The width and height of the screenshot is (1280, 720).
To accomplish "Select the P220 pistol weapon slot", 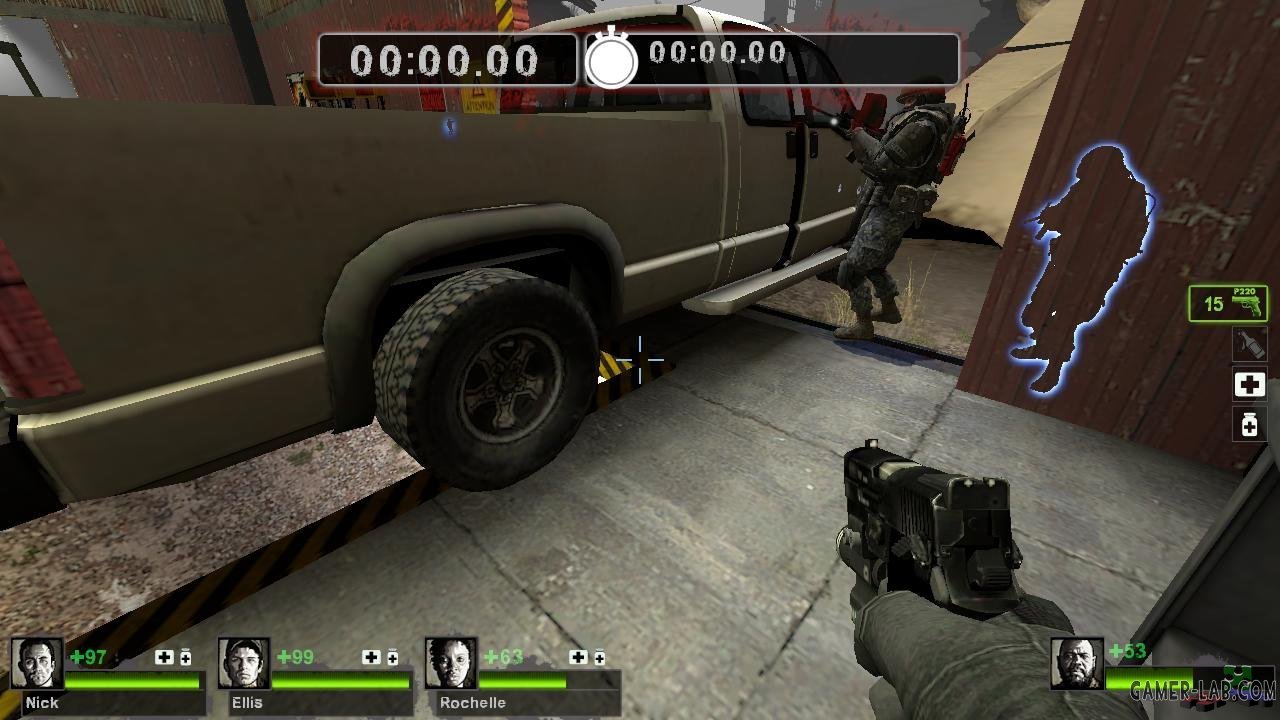I will pyautogui.click(x=1228, y=303).
